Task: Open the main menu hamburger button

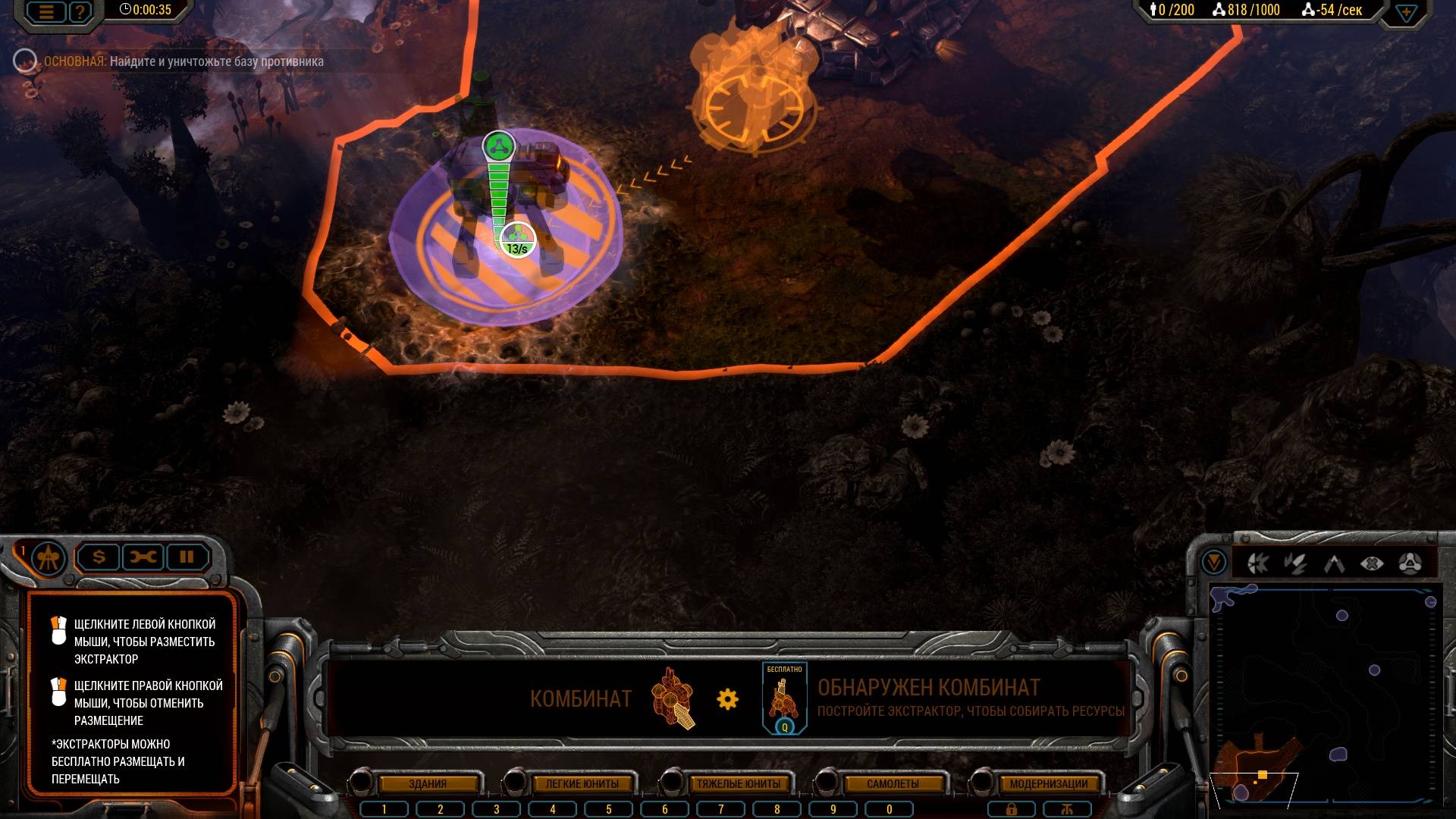Action: pyautogui.click(x=47, y=11)
